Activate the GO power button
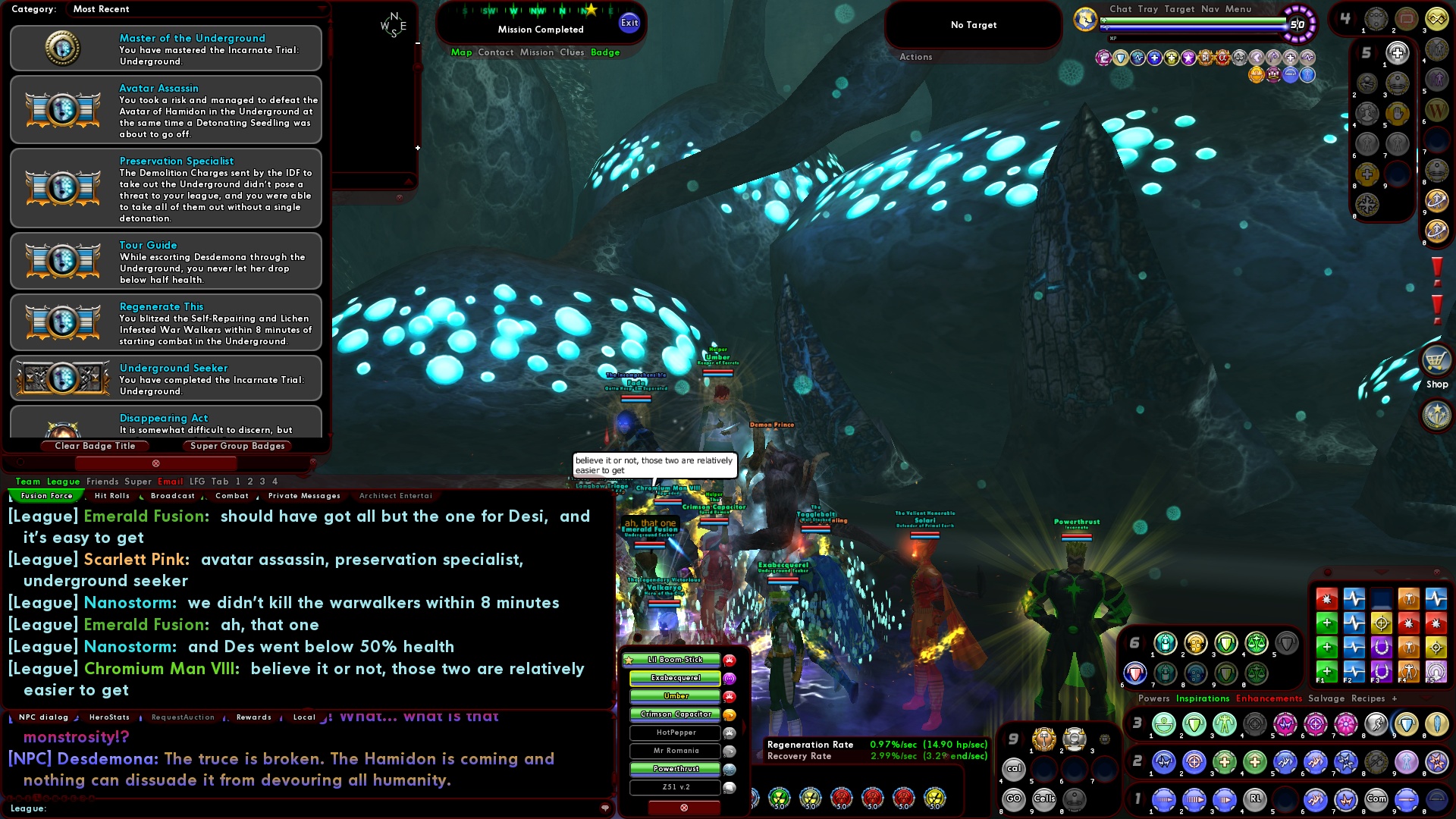This screenshot has width=1456, height=819. pyautogui.click(x=1014, y=799)
